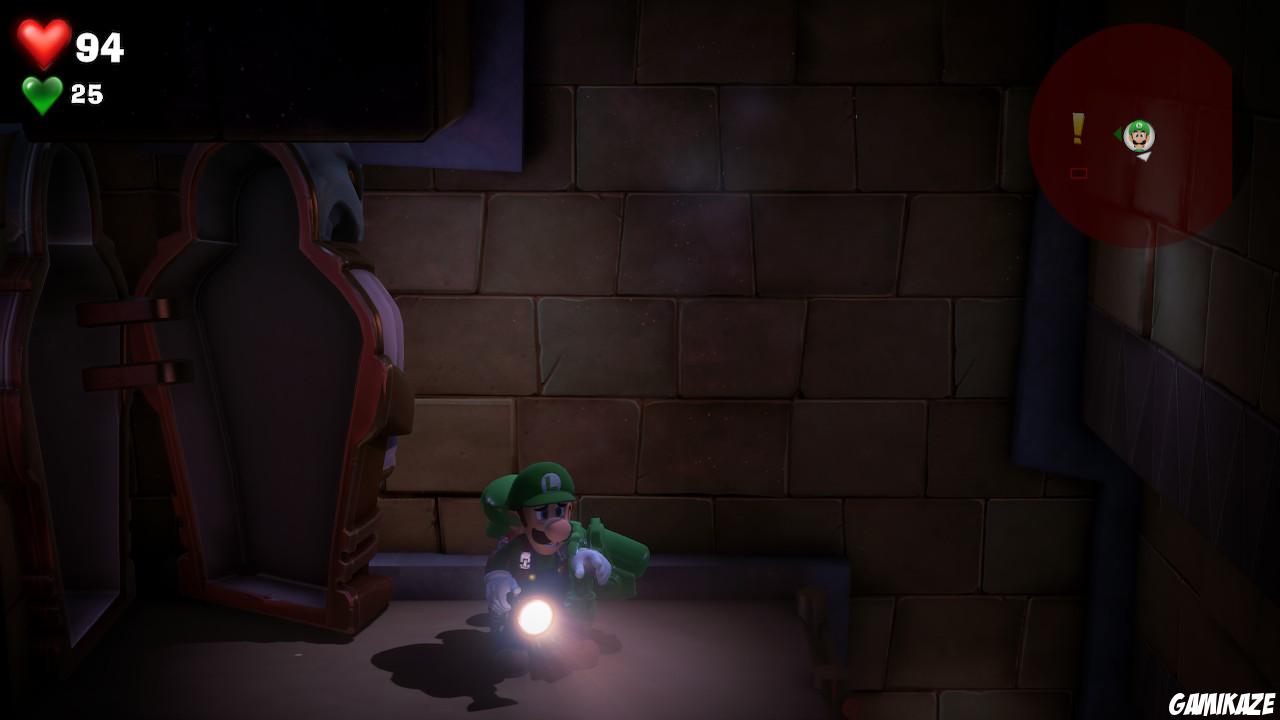Select Luigi's portrait on the minimap
The width and height of the screenshot is (1280, 720).
[x=1139, y=135]
